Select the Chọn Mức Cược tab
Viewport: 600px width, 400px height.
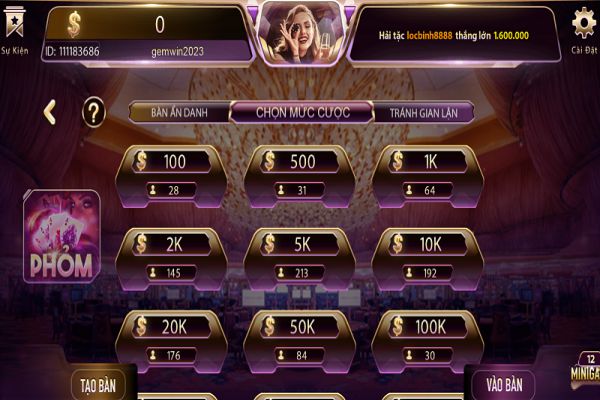click(301, 113)
